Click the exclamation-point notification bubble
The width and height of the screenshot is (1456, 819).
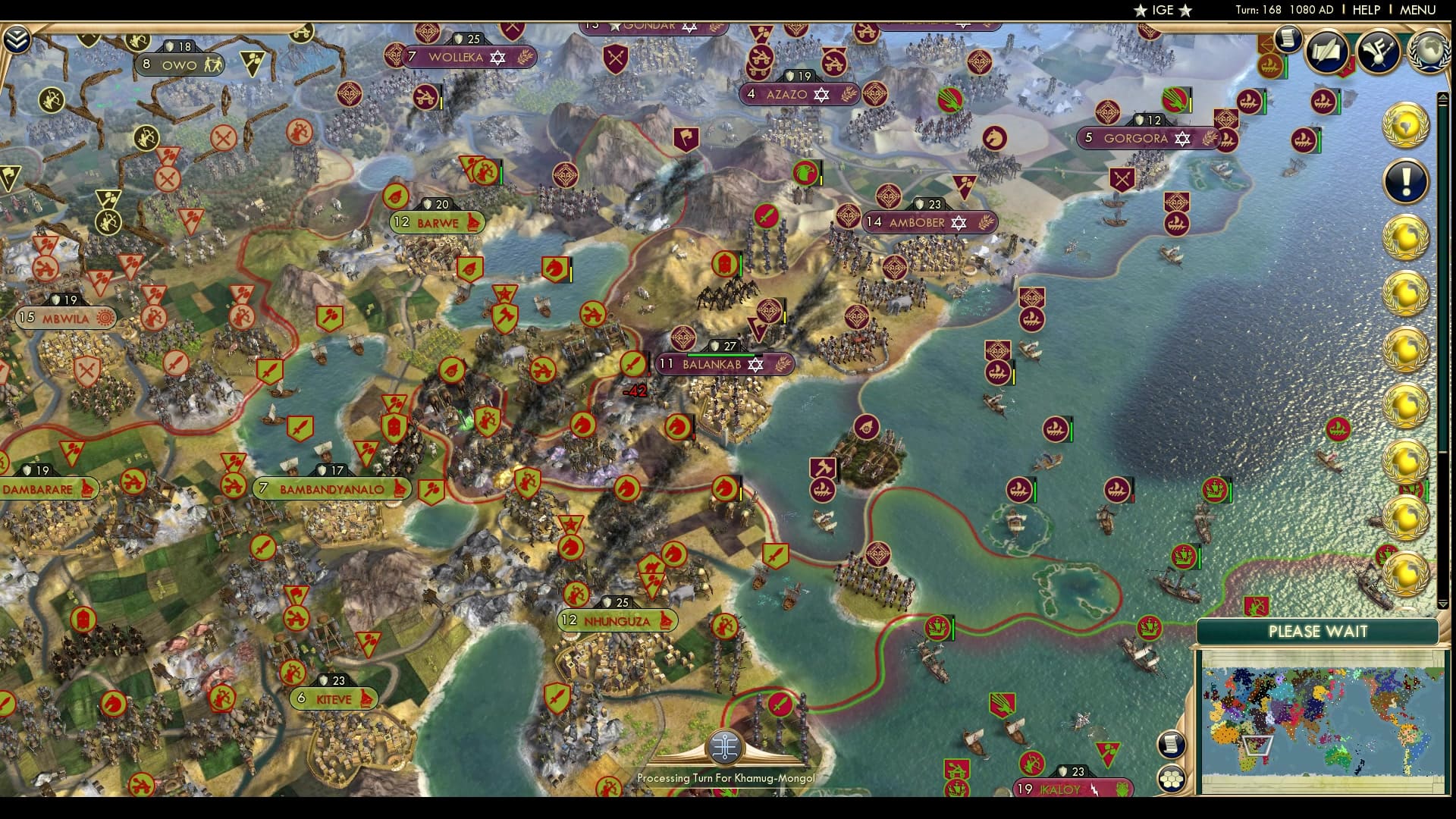pos(1407,180)
